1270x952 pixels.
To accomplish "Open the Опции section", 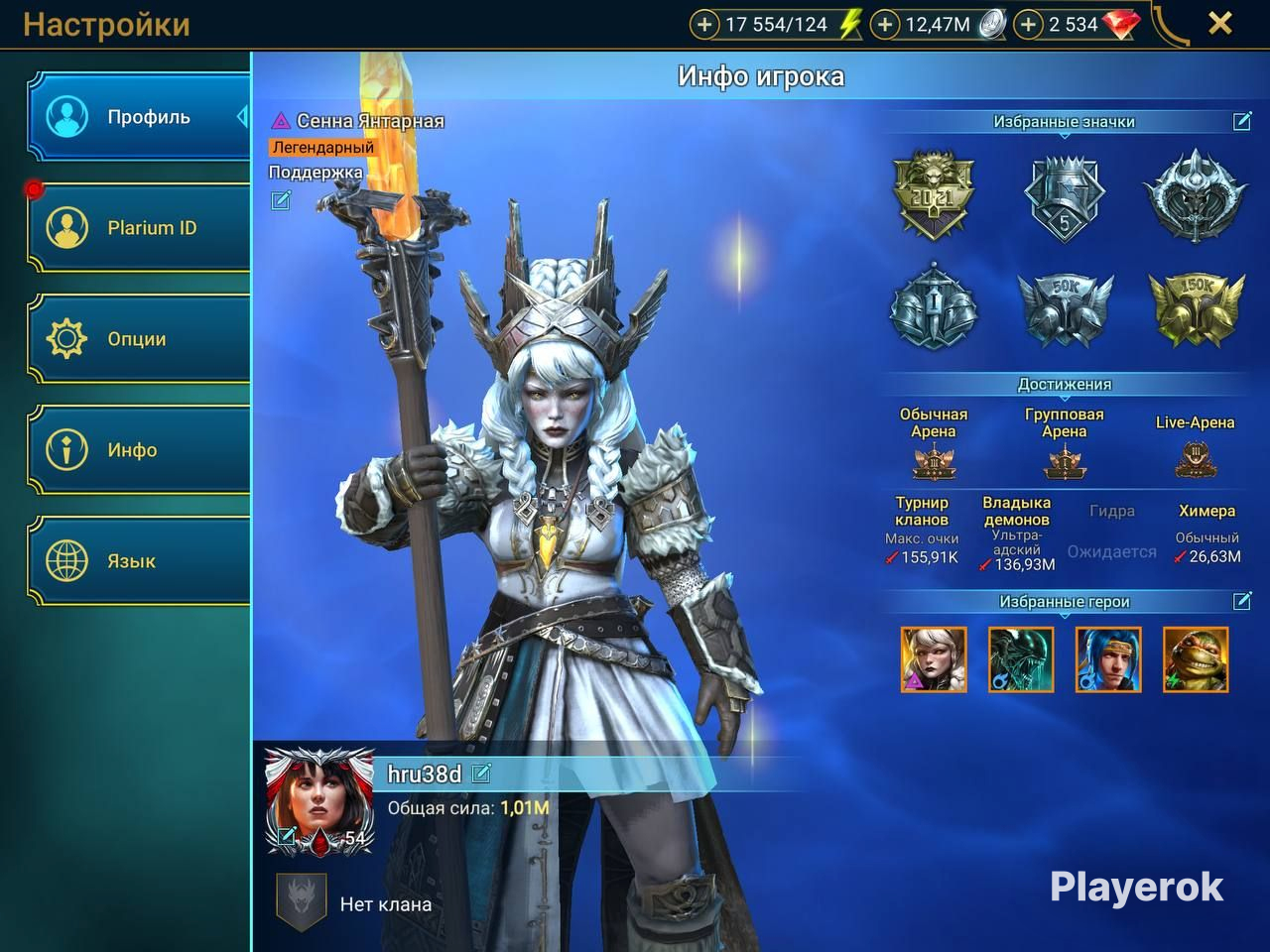I will [x=139, y=339].
